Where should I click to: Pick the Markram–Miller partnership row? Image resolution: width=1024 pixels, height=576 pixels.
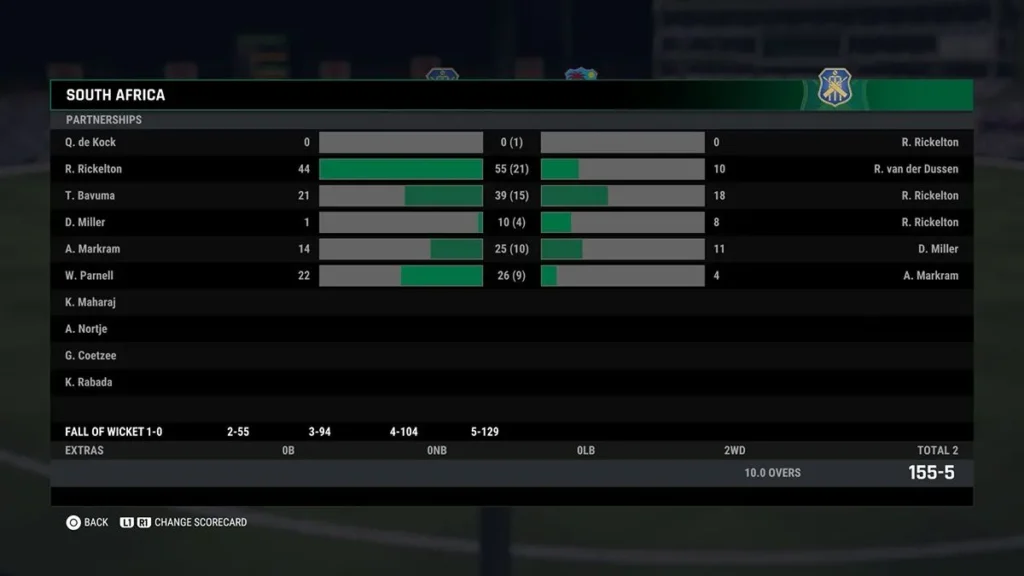point(511,249)
